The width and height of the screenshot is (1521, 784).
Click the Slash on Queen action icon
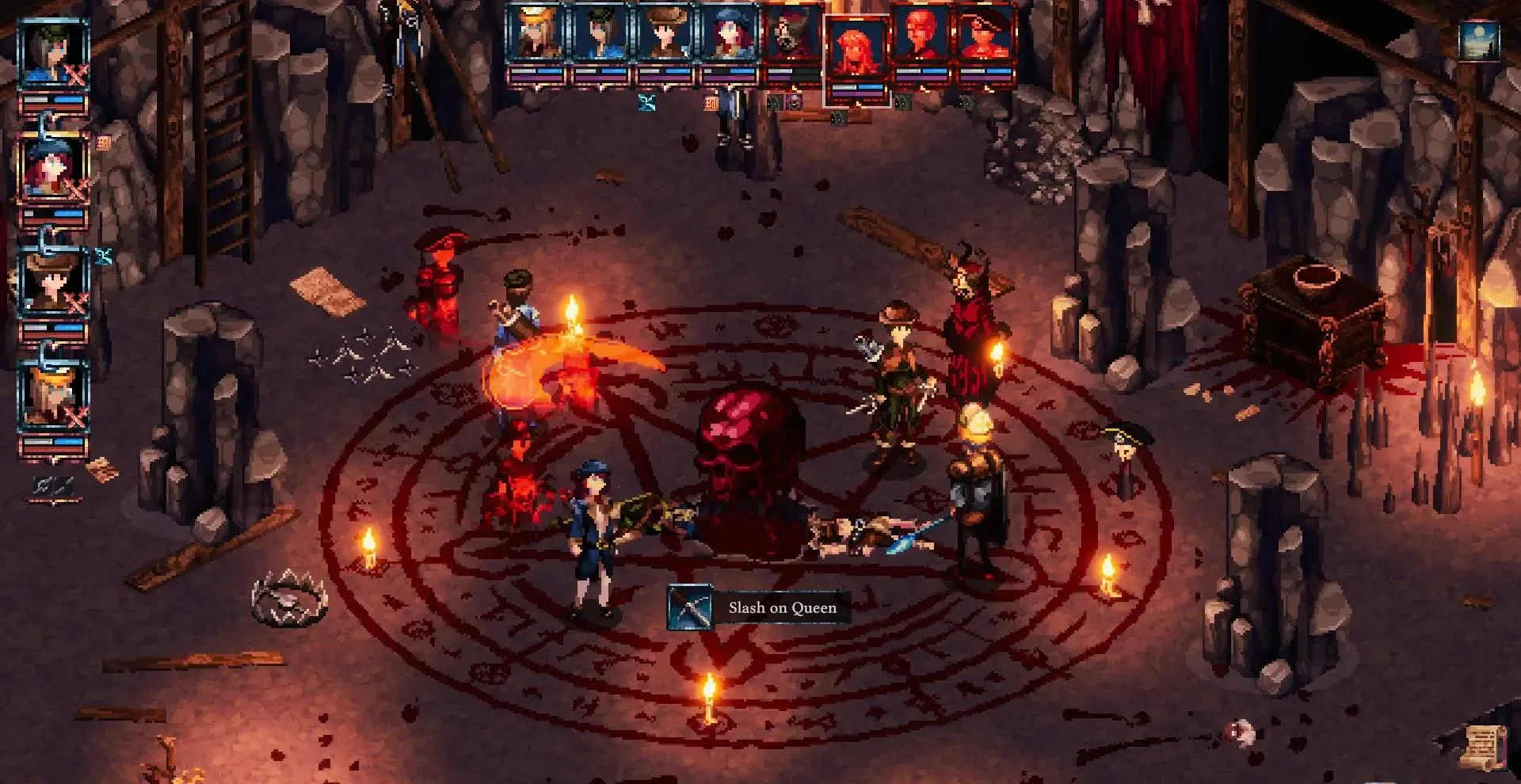click(x=689, y=608)
